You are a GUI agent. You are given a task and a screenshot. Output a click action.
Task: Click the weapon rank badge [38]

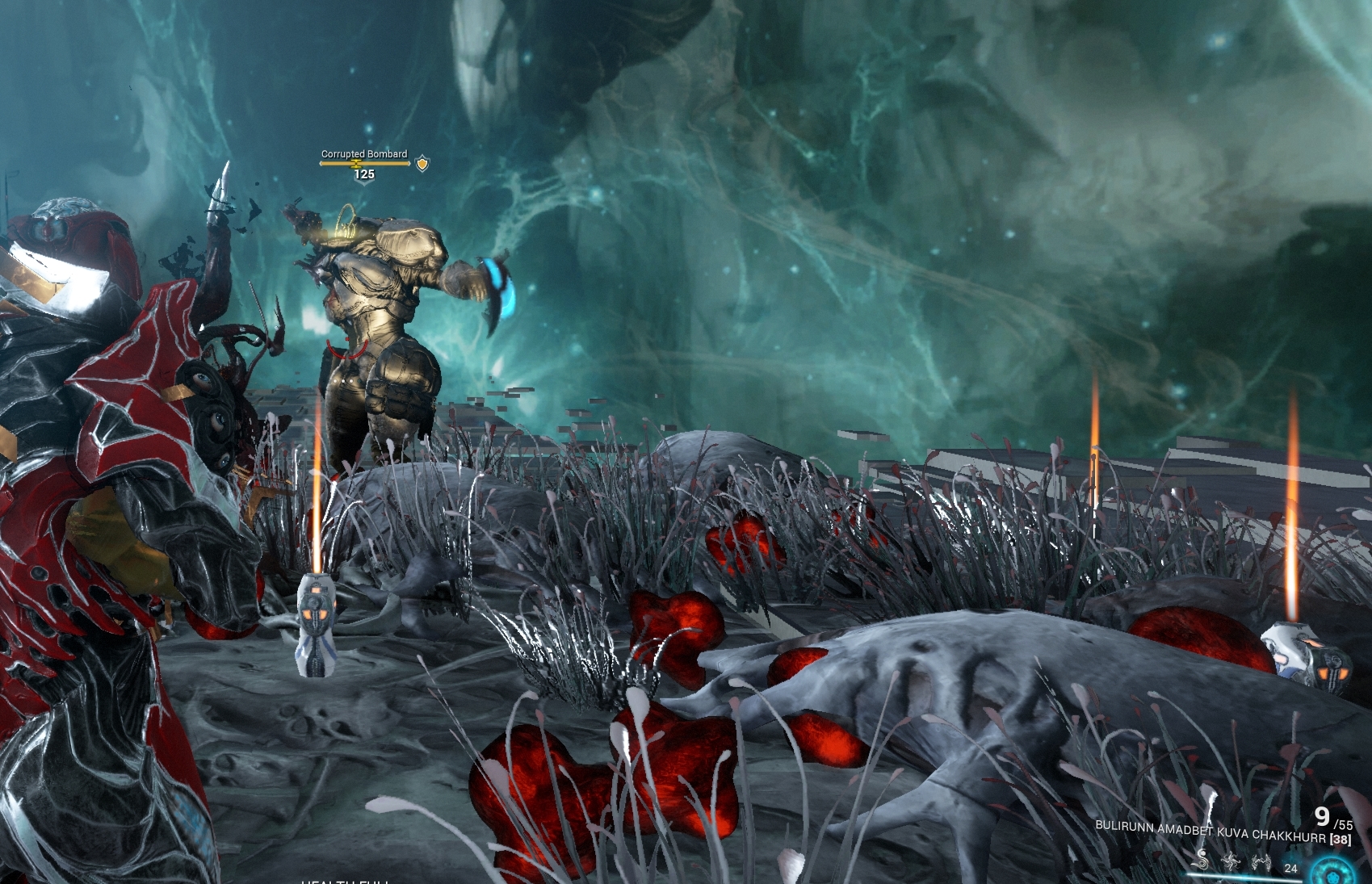click(1341, 839)
